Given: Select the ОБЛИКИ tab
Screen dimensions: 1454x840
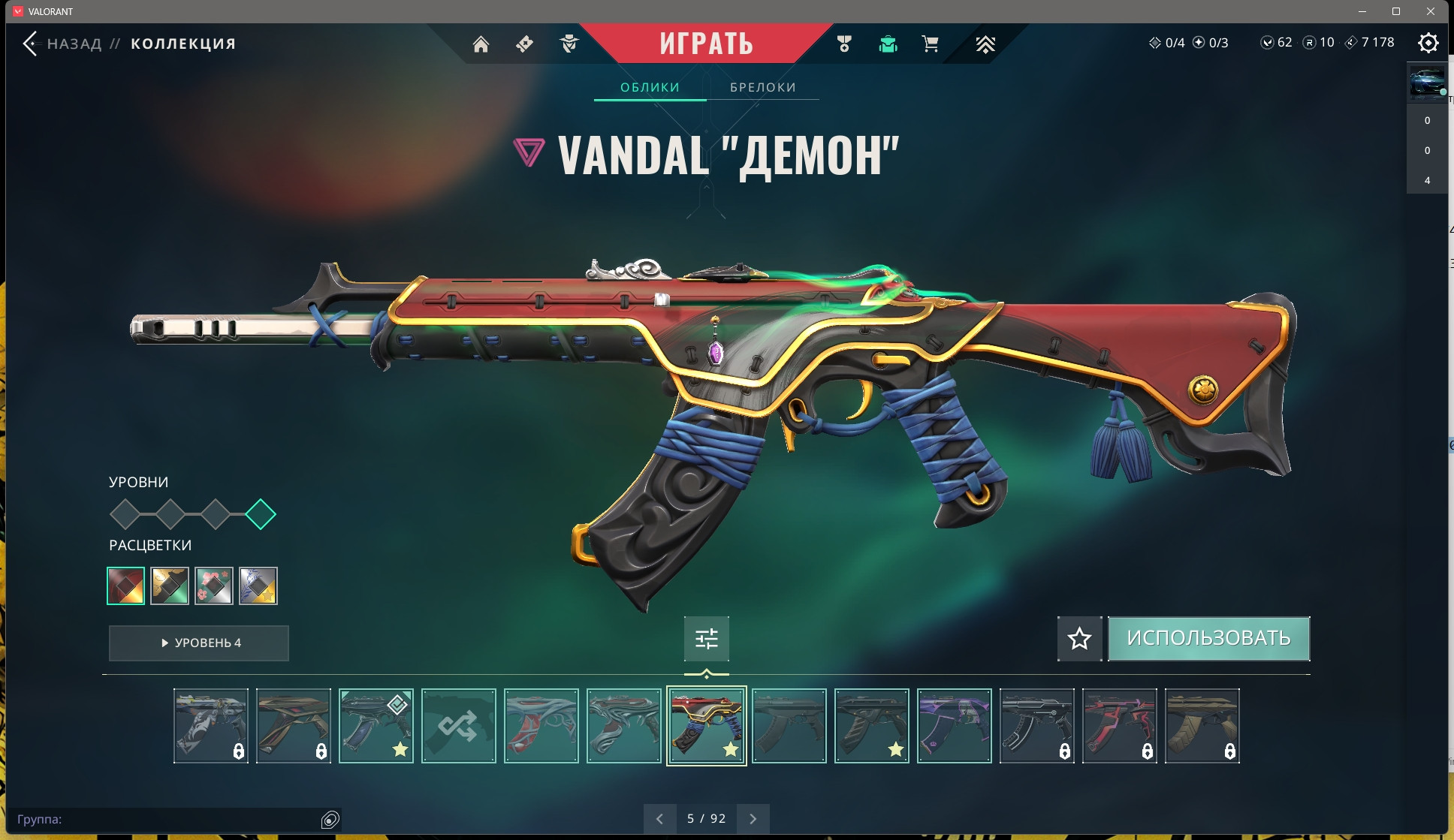Looking at the screenshot, I should pyautogui.click(x=650, y=87).
